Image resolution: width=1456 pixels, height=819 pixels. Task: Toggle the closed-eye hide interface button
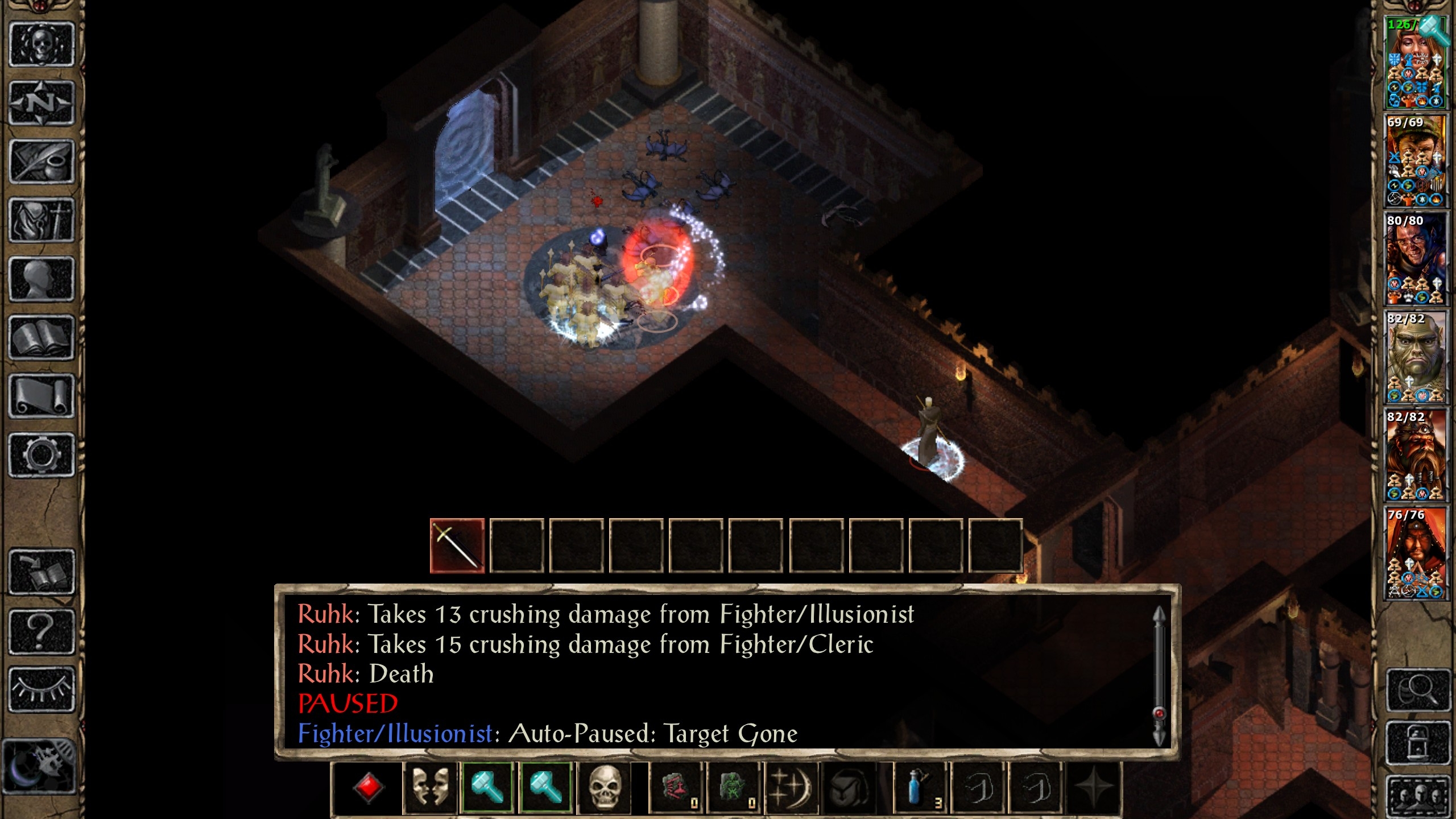click(42, 689)
